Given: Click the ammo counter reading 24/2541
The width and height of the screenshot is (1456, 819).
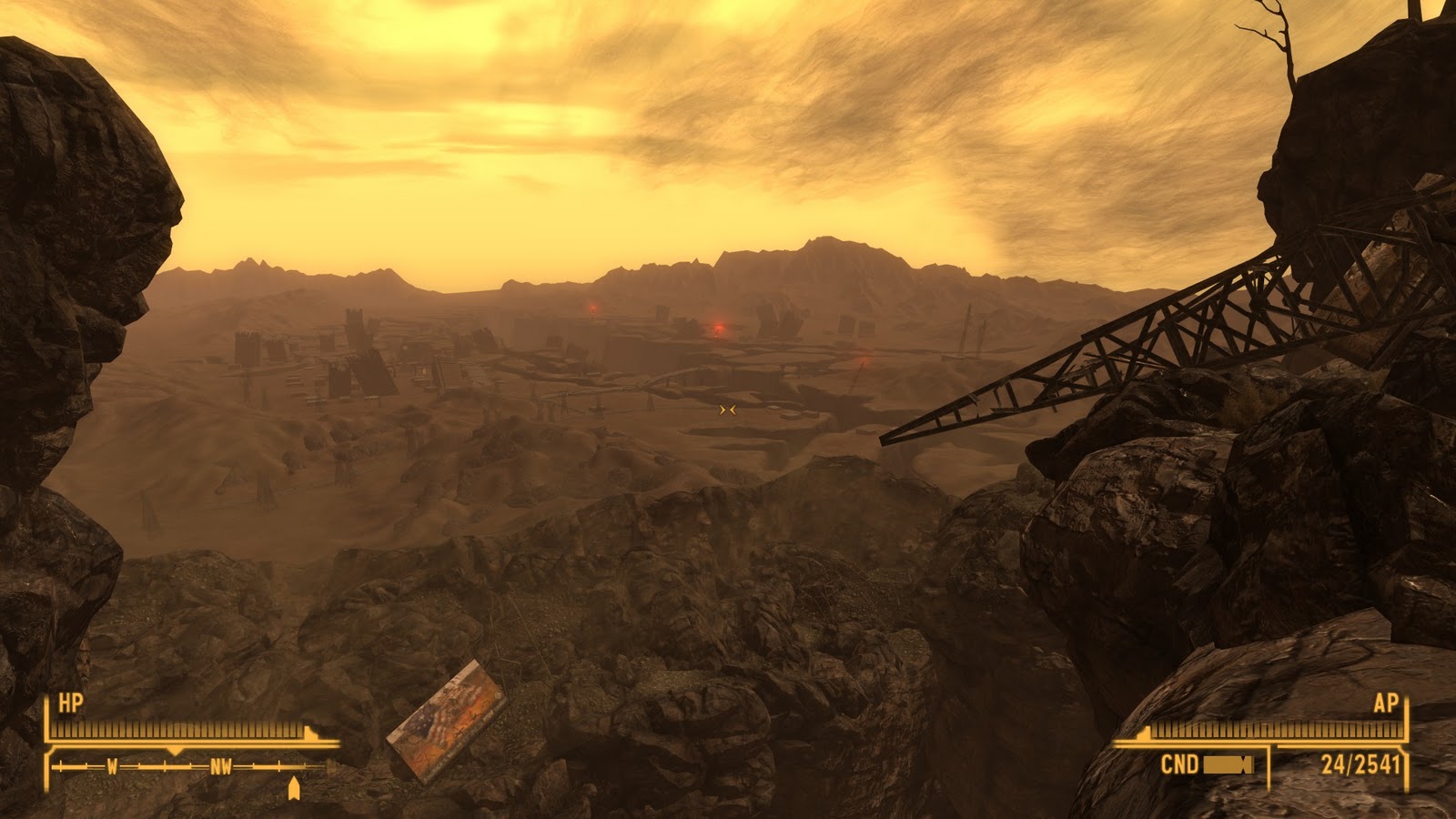Looking at the screenshot, I should click(x=1360, y=764).
